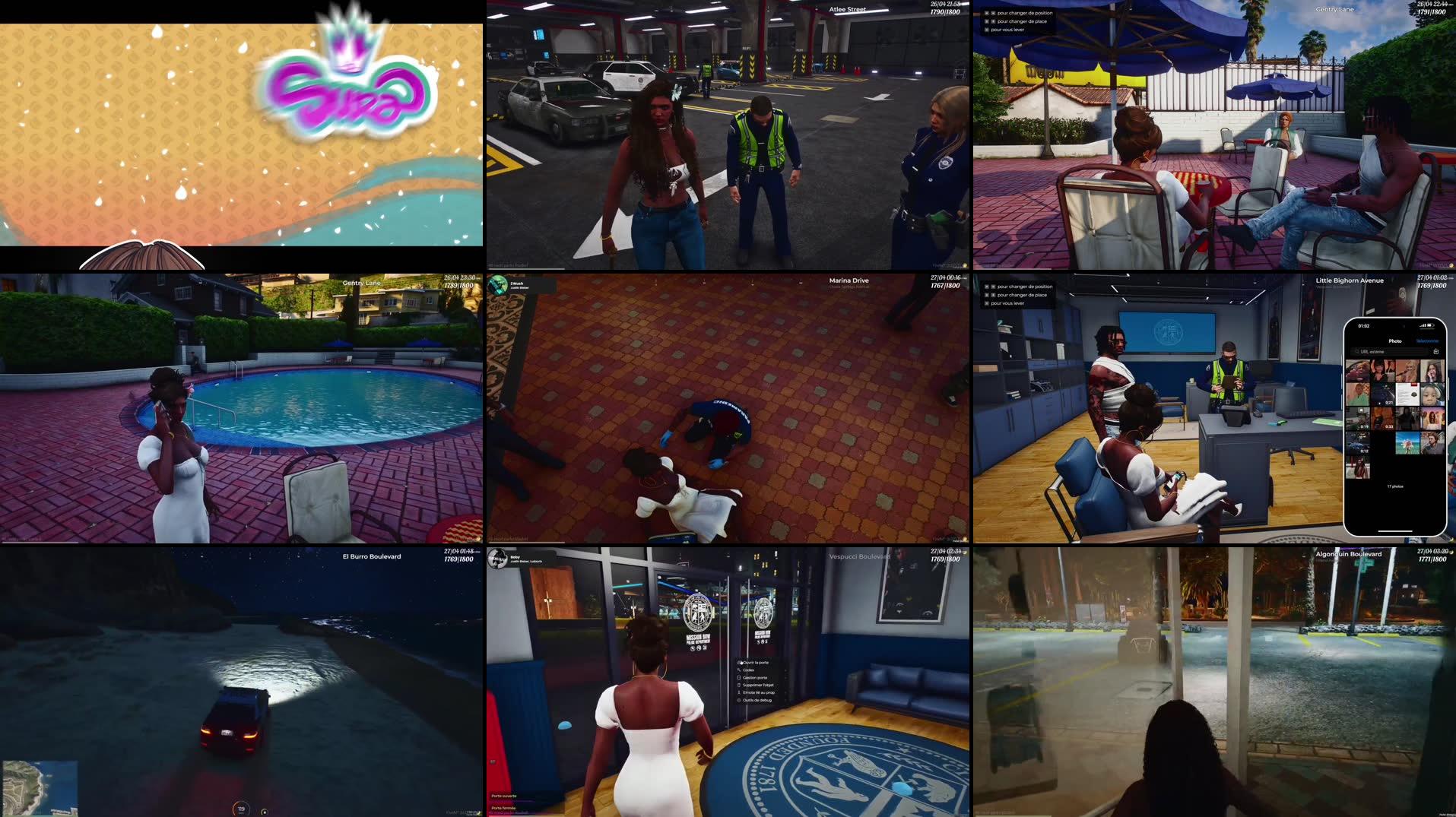Open the 0:21 video thumbnail
Image resolution: width=1456 pixels, height=817 pixels.
point(1383,394)
